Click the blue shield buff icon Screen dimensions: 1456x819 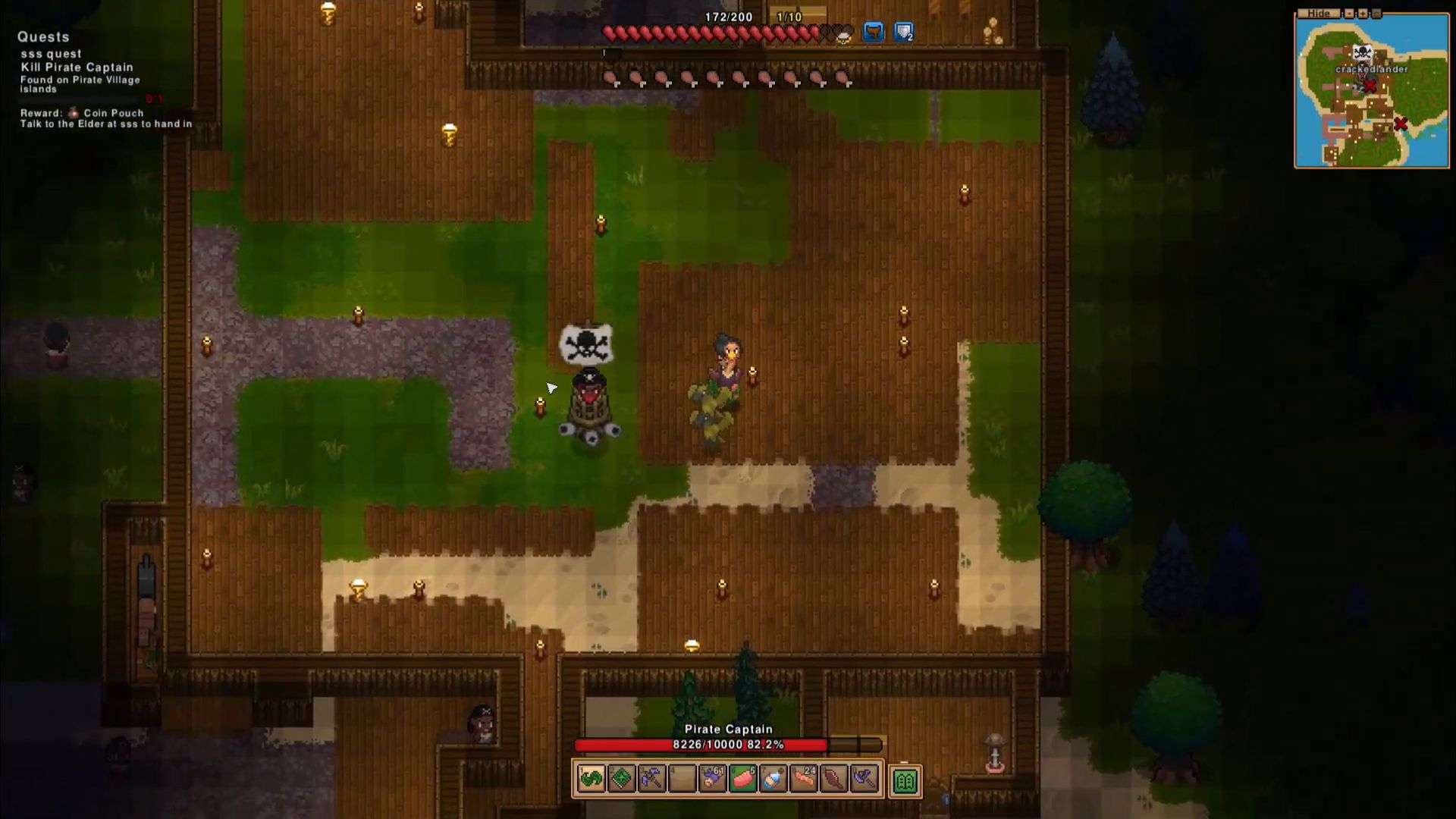click(904, 33)
